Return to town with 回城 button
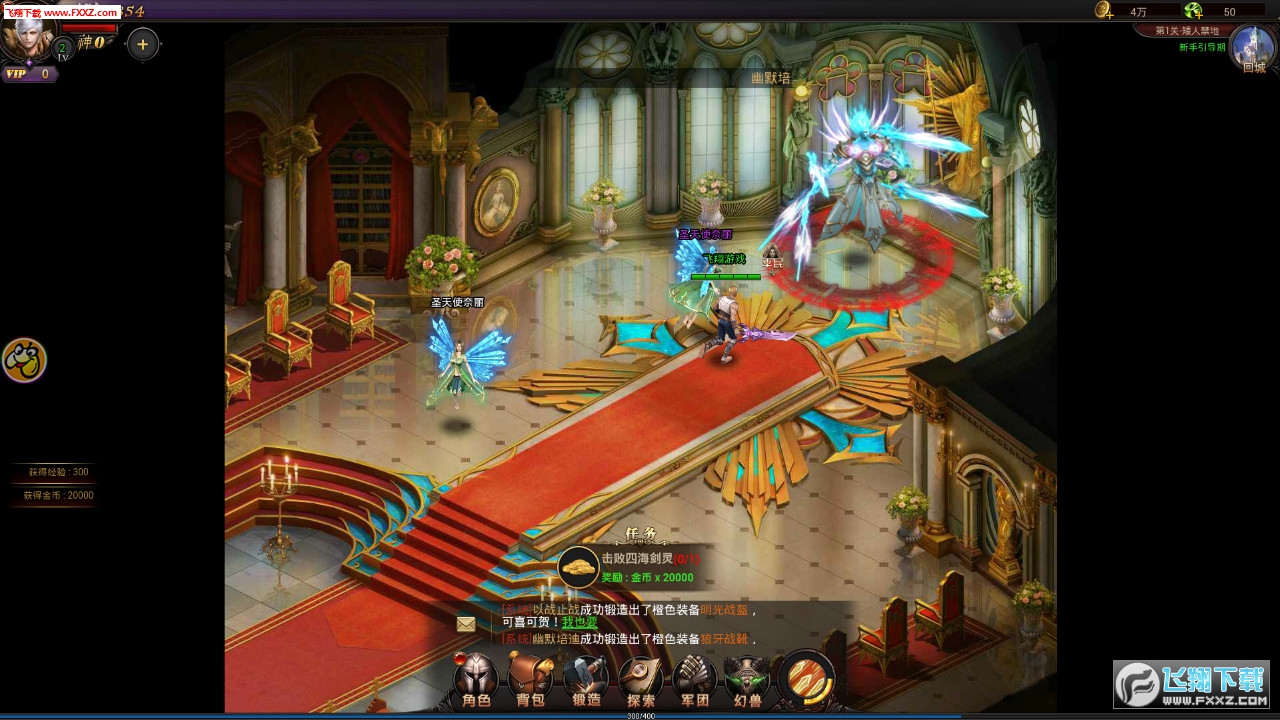This screenshot has height=720, width=1280. (x=1252, y=48)
